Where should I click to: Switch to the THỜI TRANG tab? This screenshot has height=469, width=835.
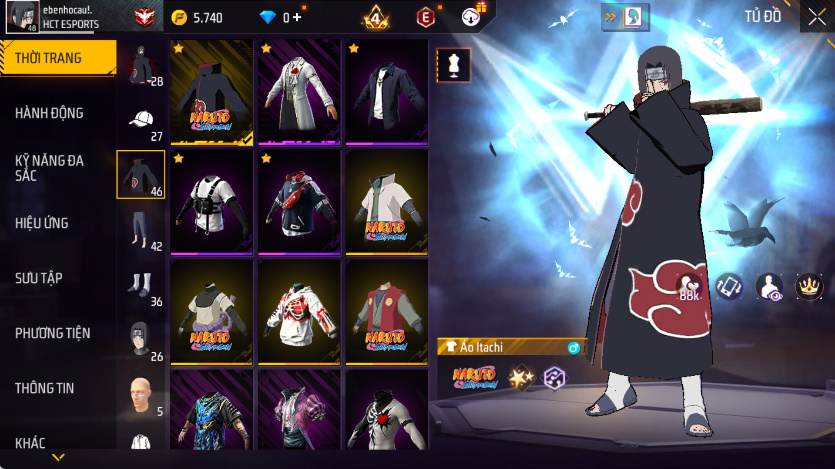[x=55, y=58]
